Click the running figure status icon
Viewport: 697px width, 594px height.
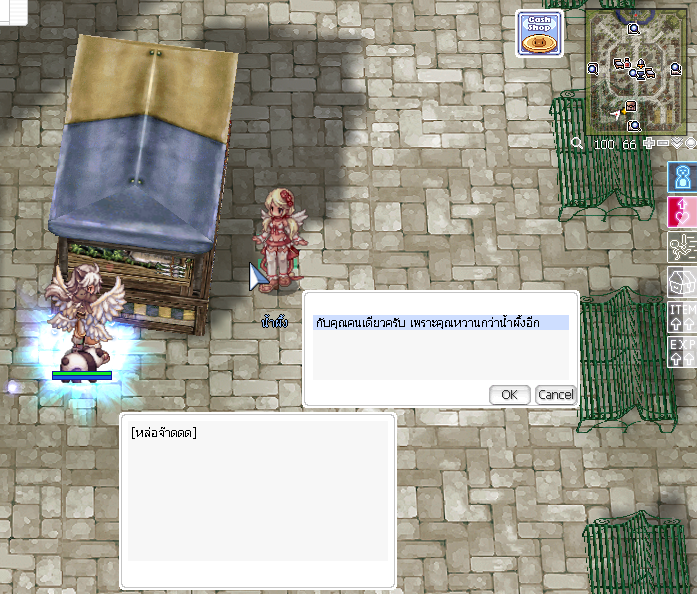pos(682,247)
